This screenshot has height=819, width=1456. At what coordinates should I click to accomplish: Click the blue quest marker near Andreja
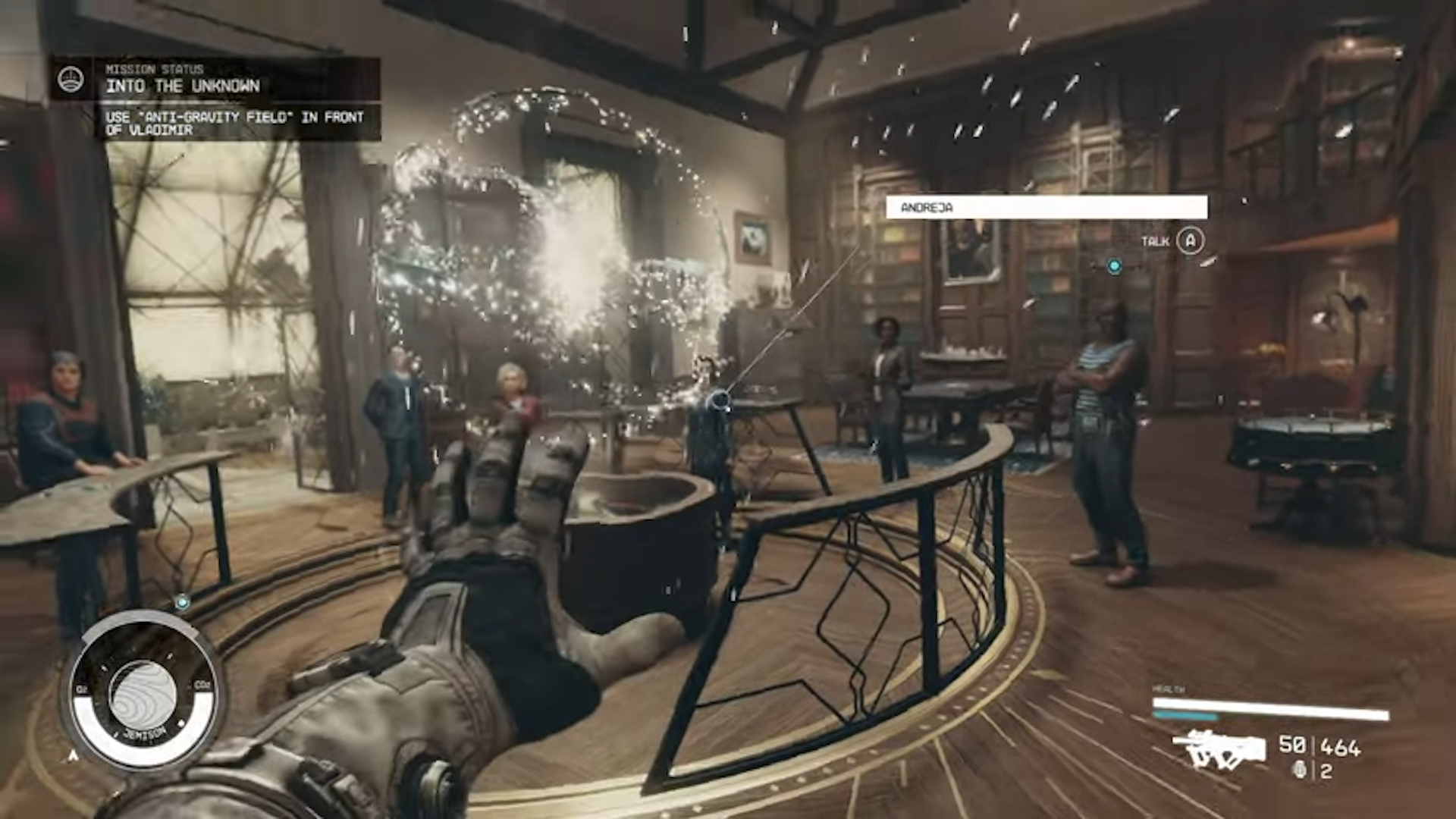[x=1114, y=266]
